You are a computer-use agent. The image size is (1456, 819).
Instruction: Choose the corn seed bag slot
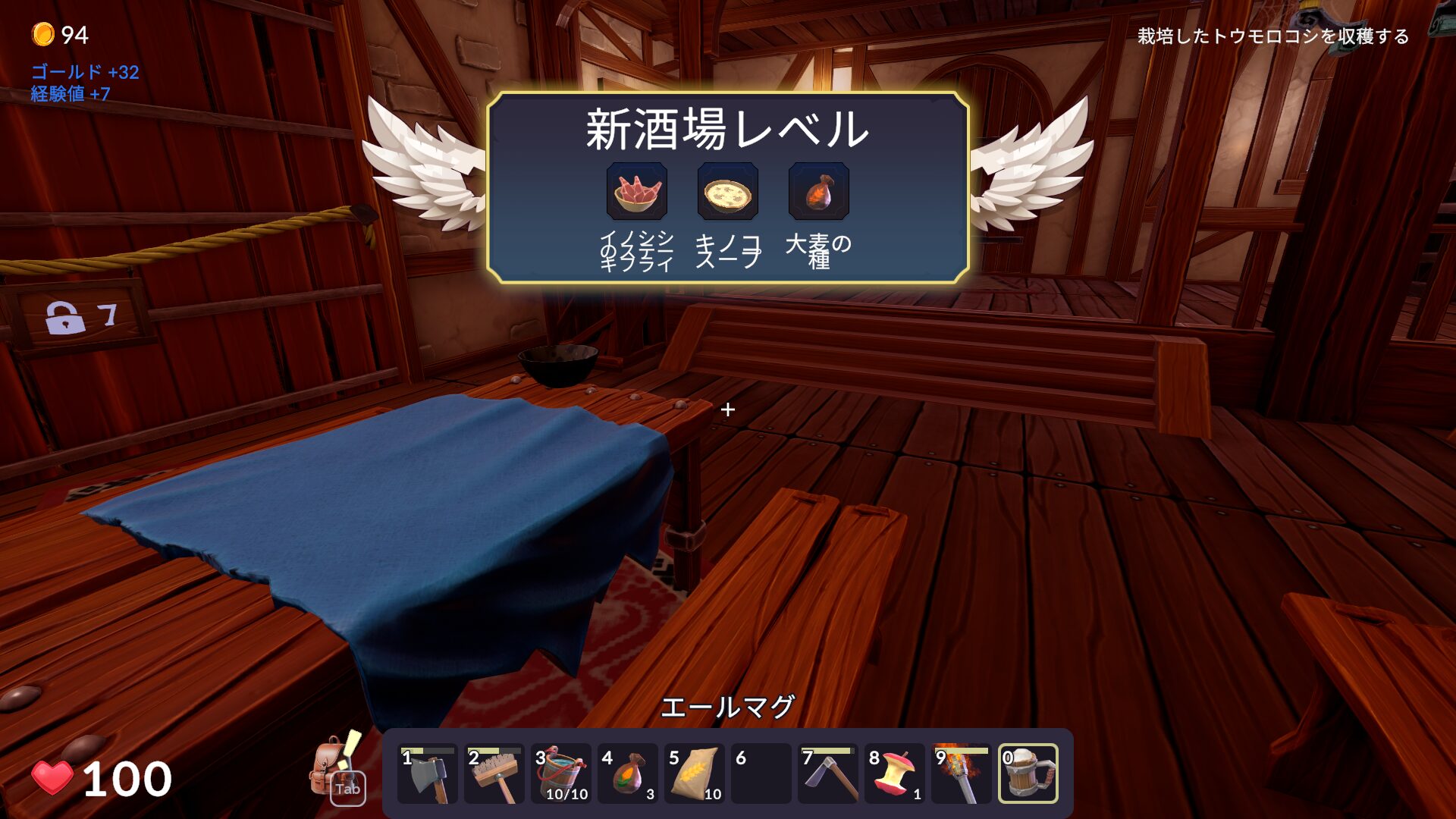[x=628, y=773]
